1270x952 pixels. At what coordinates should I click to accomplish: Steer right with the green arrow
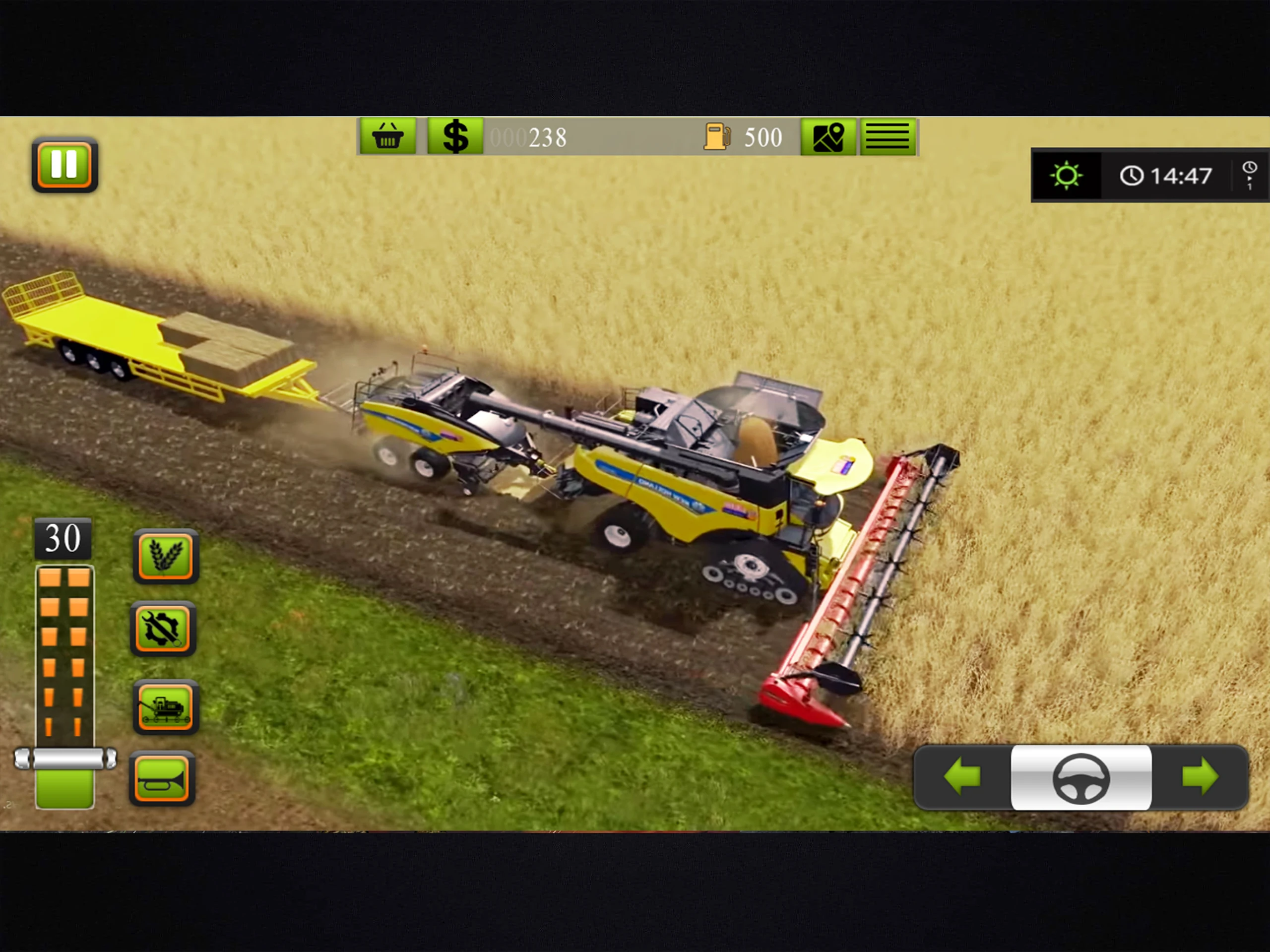[1200, 777]
